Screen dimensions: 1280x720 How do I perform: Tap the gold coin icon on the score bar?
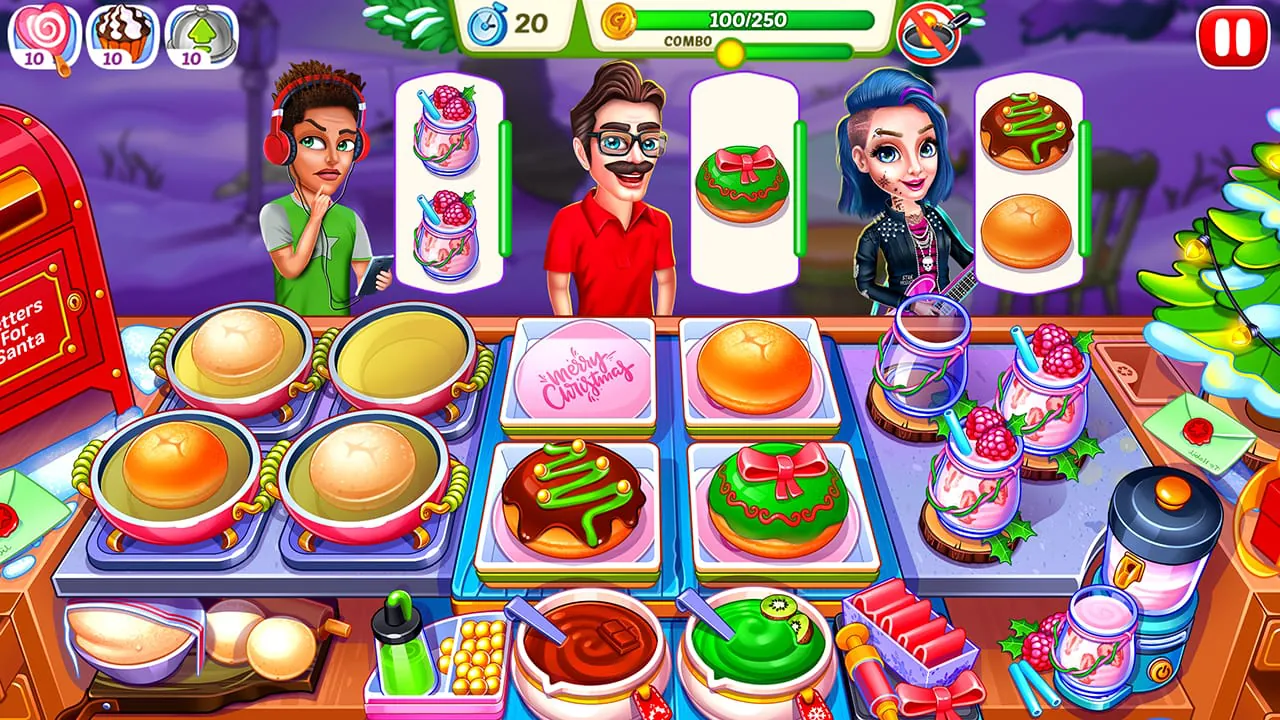(x=621, y=20)
